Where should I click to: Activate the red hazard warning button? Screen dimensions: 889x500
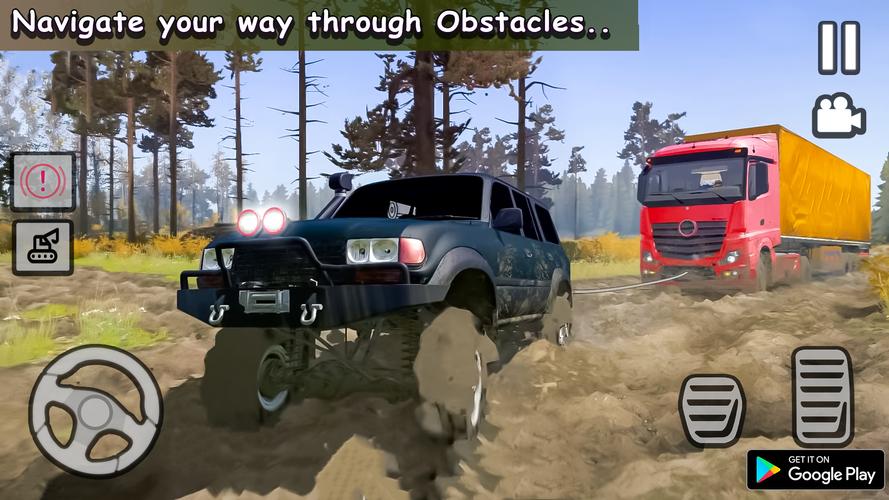point(43,181)
